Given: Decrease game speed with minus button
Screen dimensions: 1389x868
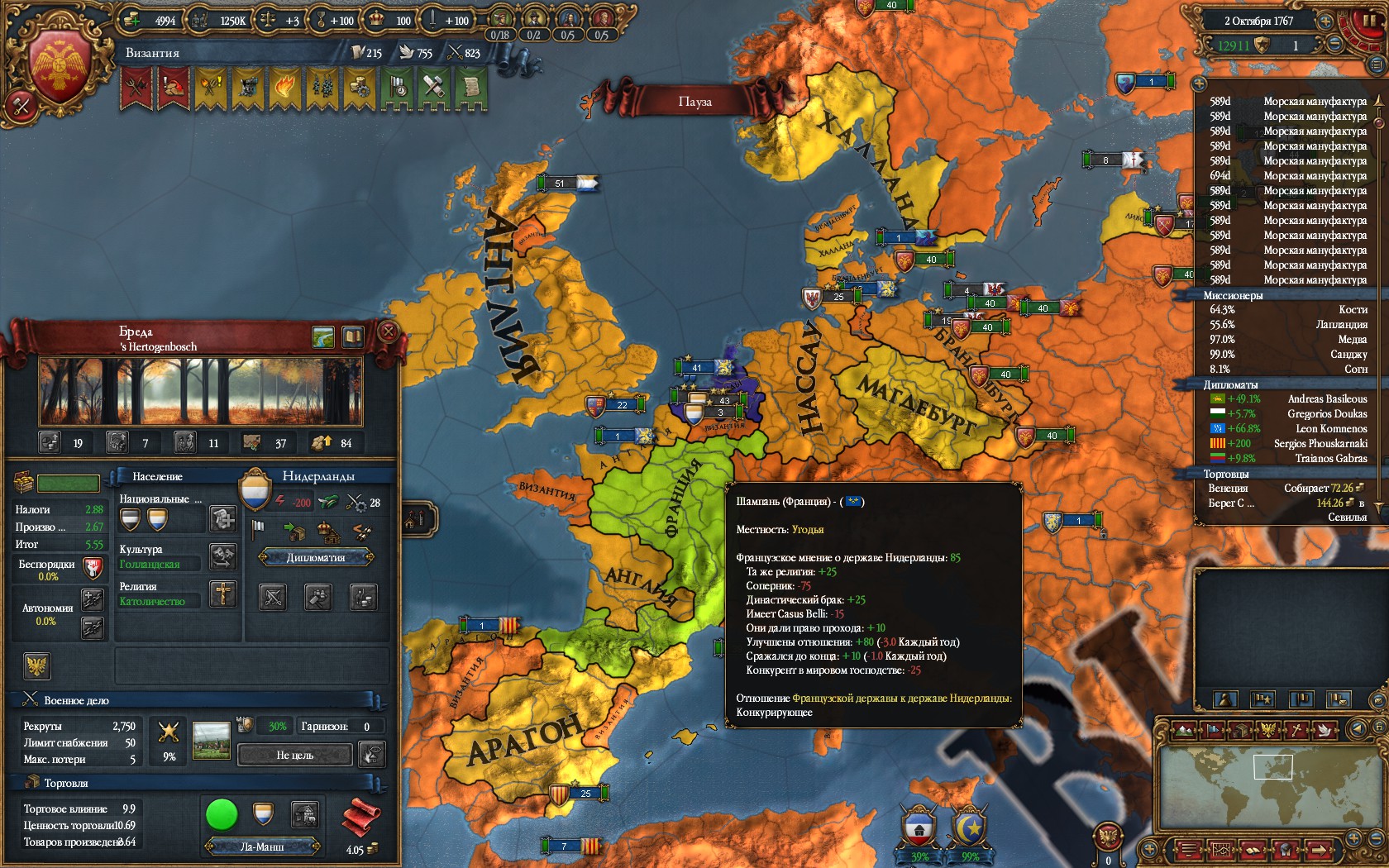Looking at the screenshot, I should pos(1334,45).
